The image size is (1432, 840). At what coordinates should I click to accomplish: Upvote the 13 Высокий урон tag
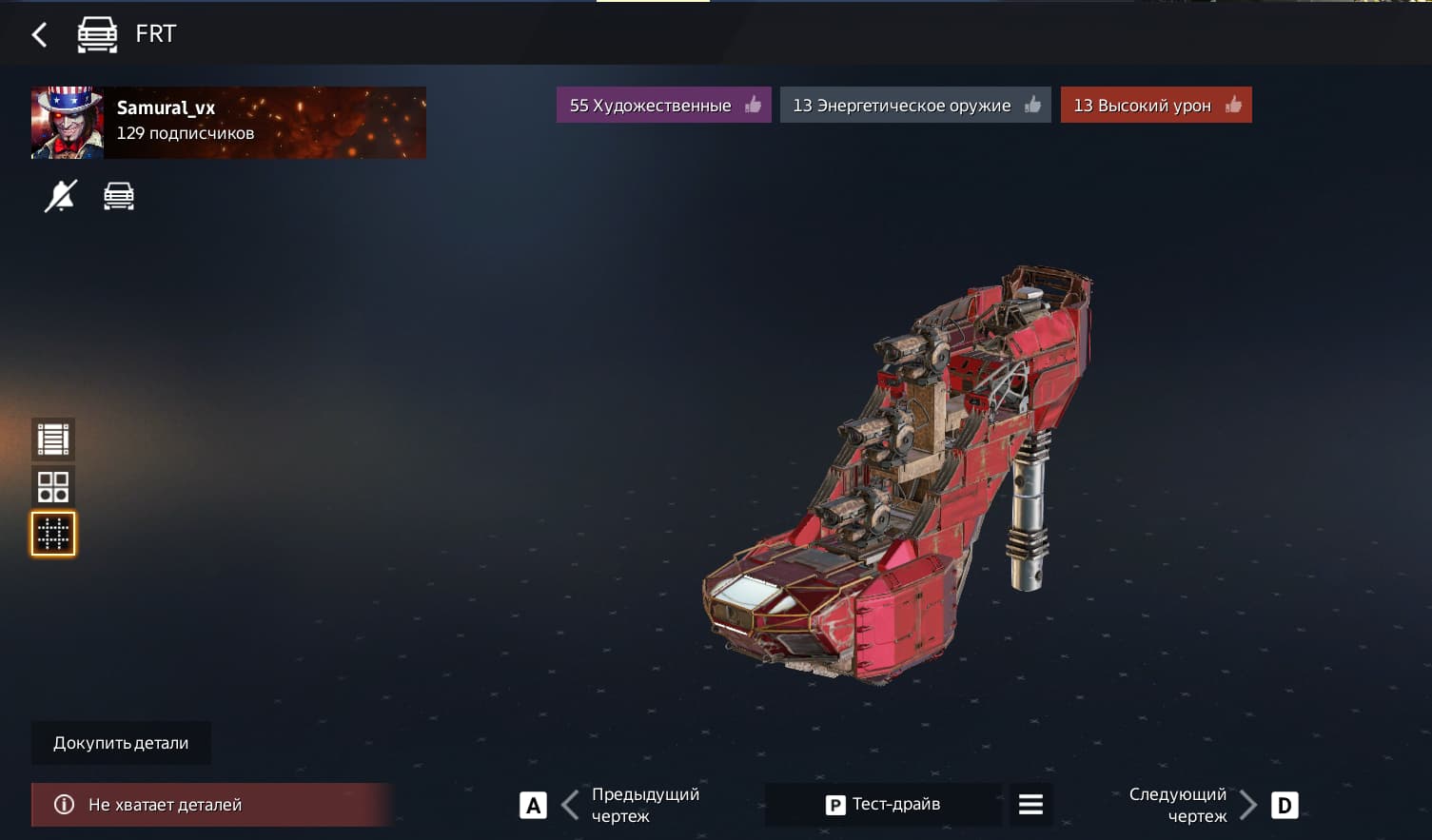[x=1155, y=106]
